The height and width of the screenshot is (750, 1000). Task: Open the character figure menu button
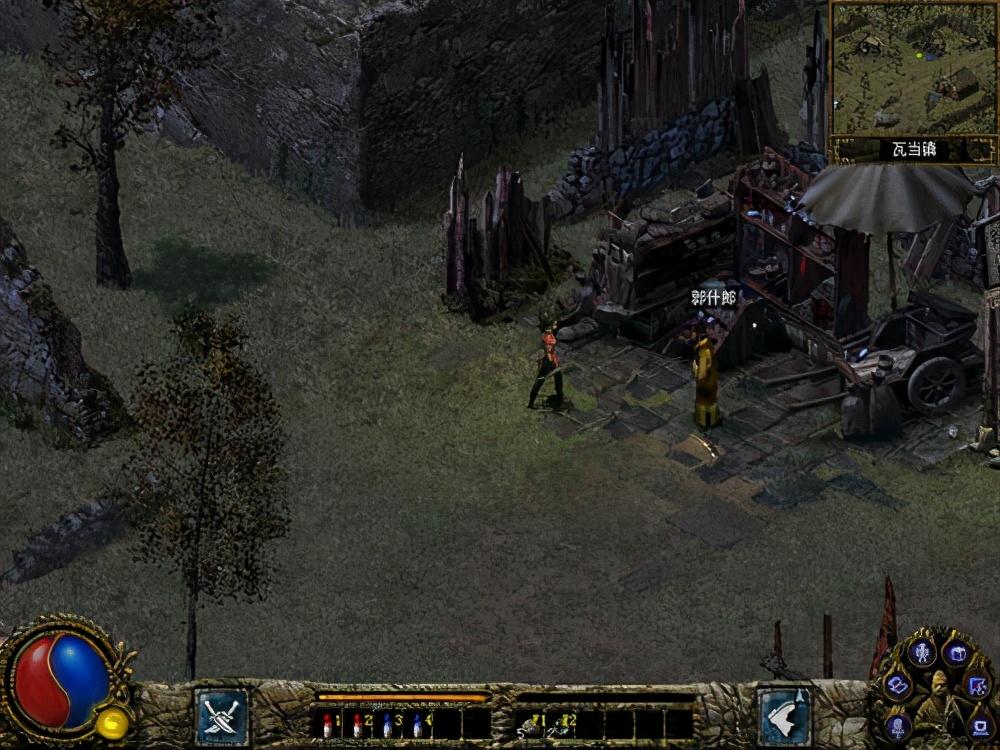pyautogui.click(x=922, y=655)
